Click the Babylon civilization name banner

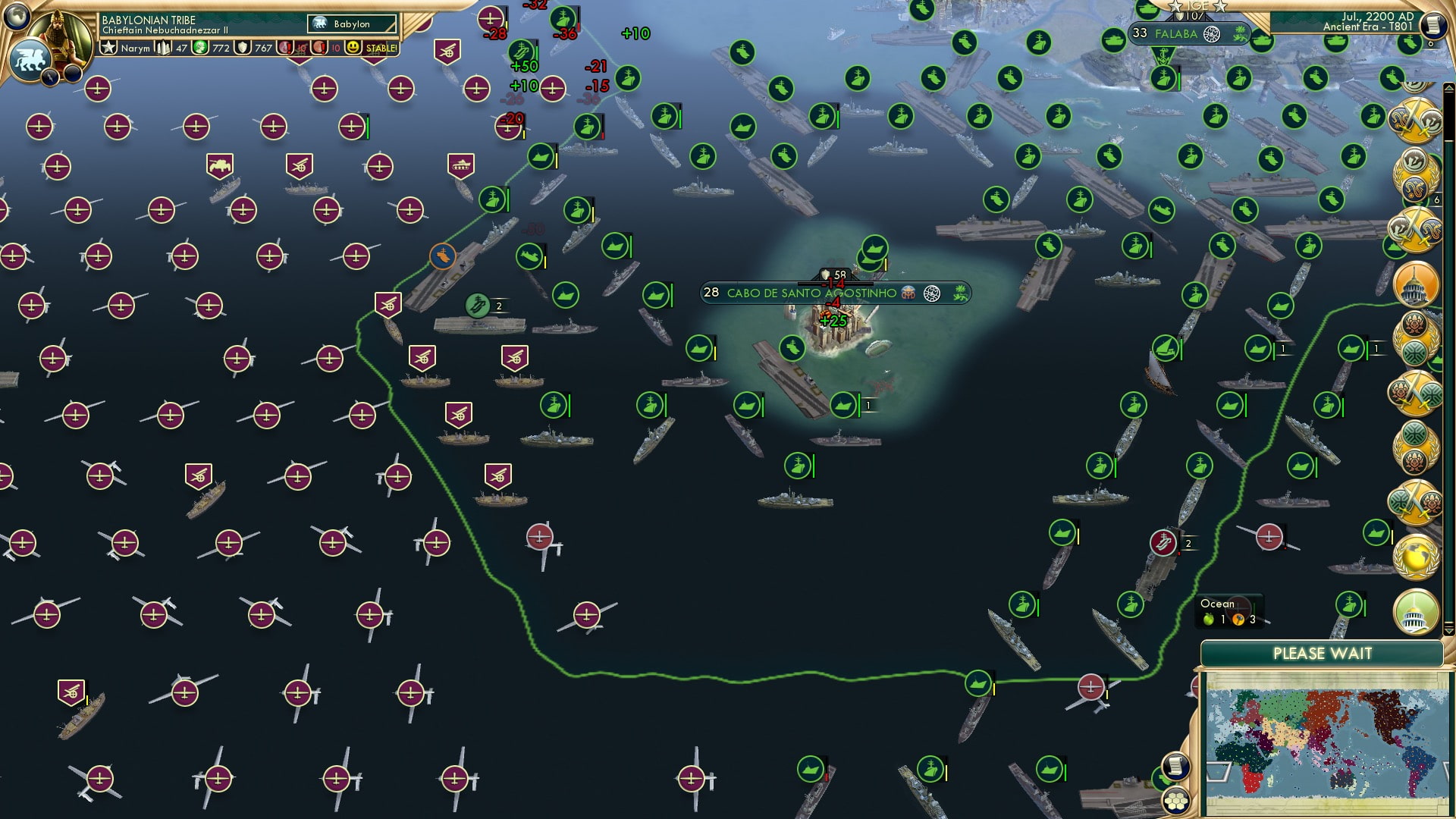coord(351,25)
